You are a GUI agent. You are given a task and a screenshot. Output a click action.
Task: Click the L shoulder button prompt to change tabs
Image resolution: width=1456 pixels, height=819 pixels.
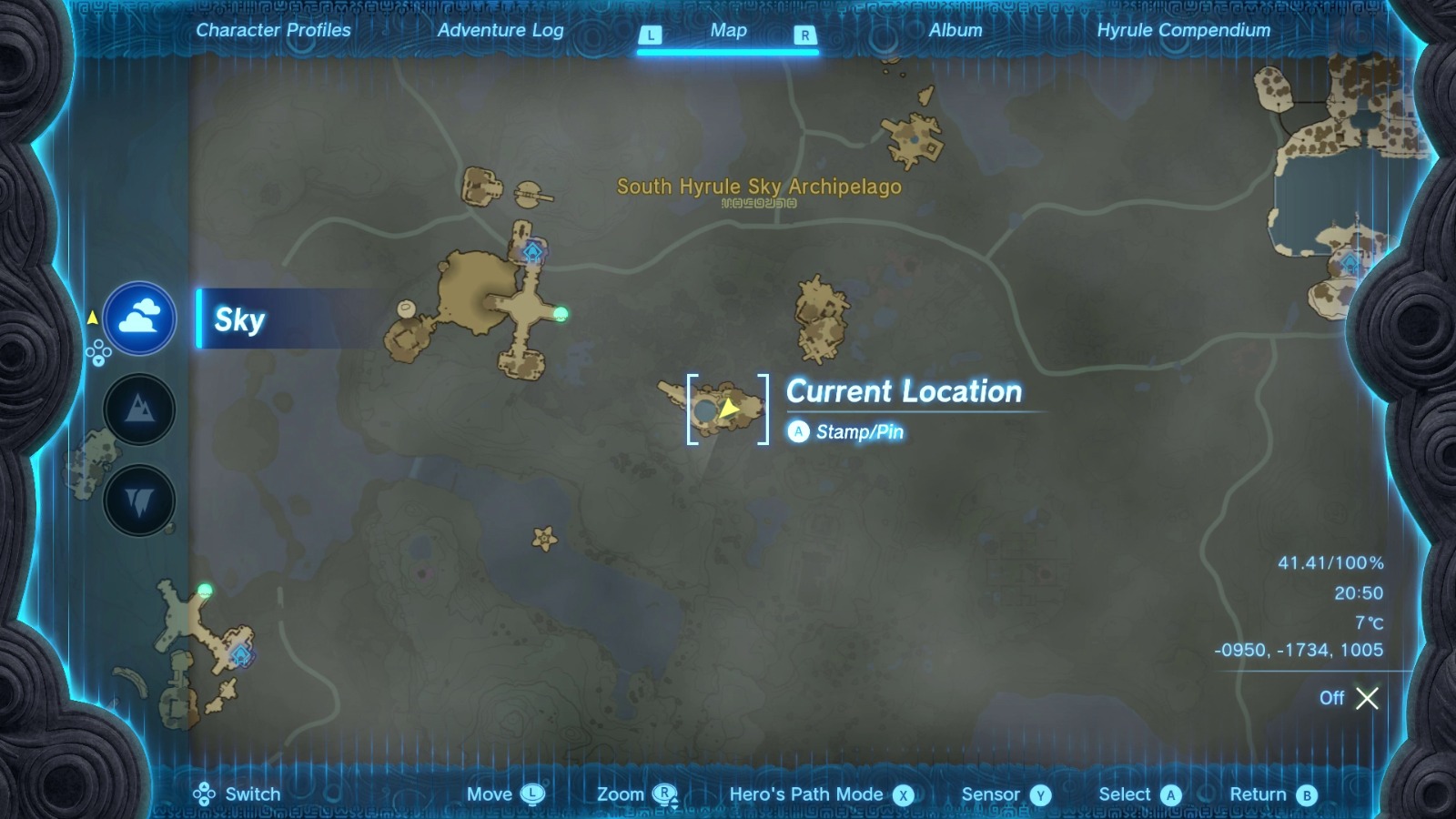coord(650,35)
